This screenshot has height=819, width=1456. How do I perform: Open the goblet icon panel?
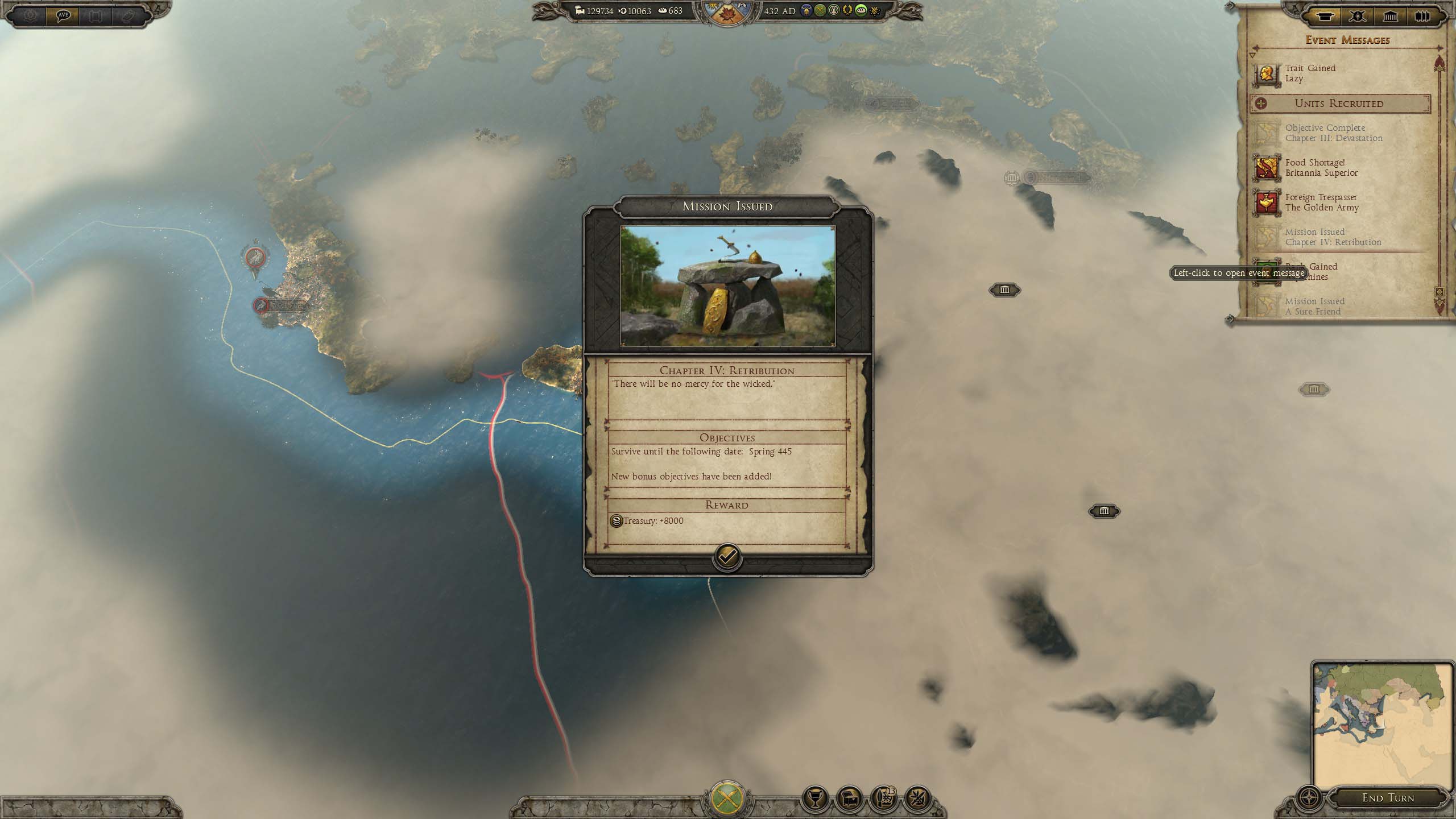point(814,799)
